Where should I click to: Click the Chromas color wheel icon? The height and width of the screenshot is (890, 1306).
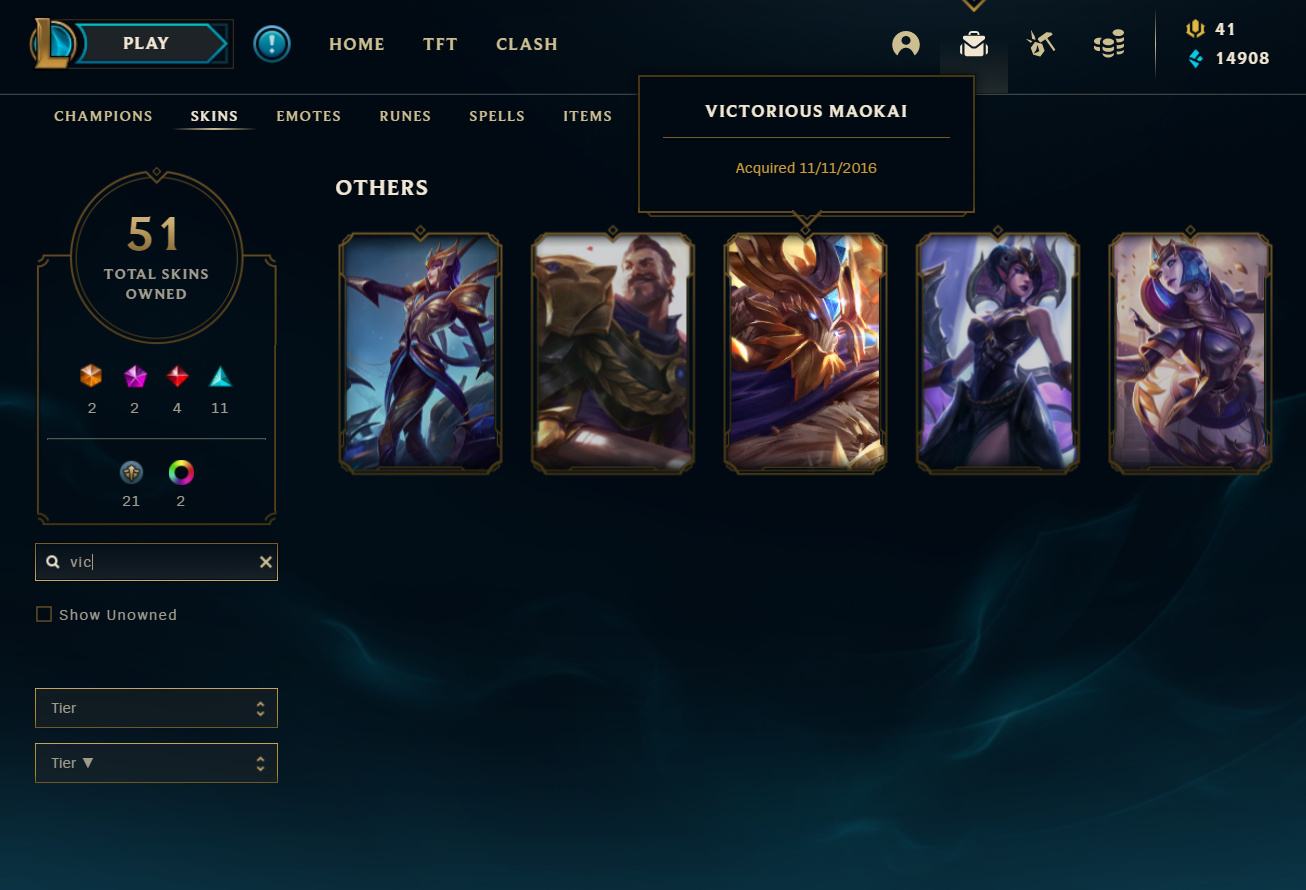pyautogui.click(x=181, y=473)
